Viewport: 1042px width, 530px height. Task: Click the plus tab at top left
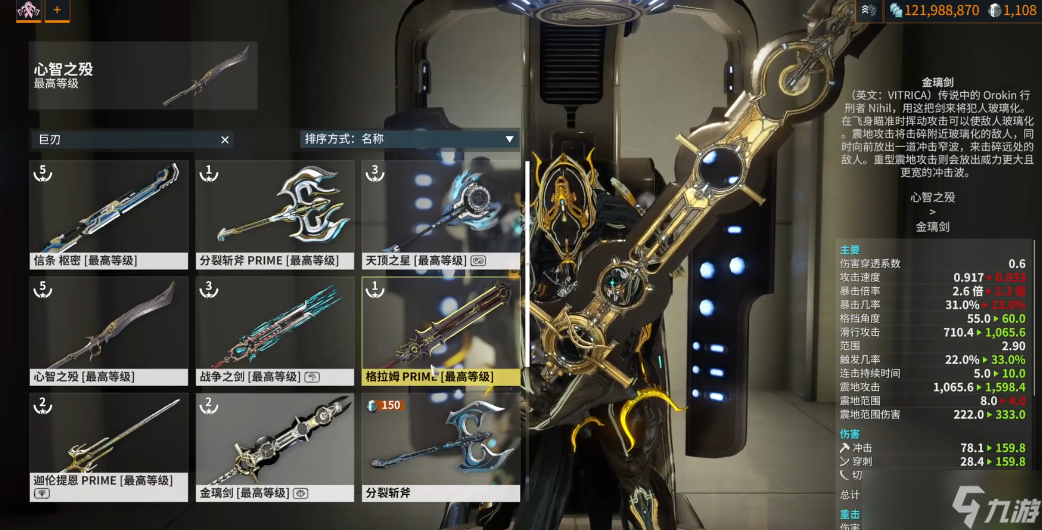56,10
